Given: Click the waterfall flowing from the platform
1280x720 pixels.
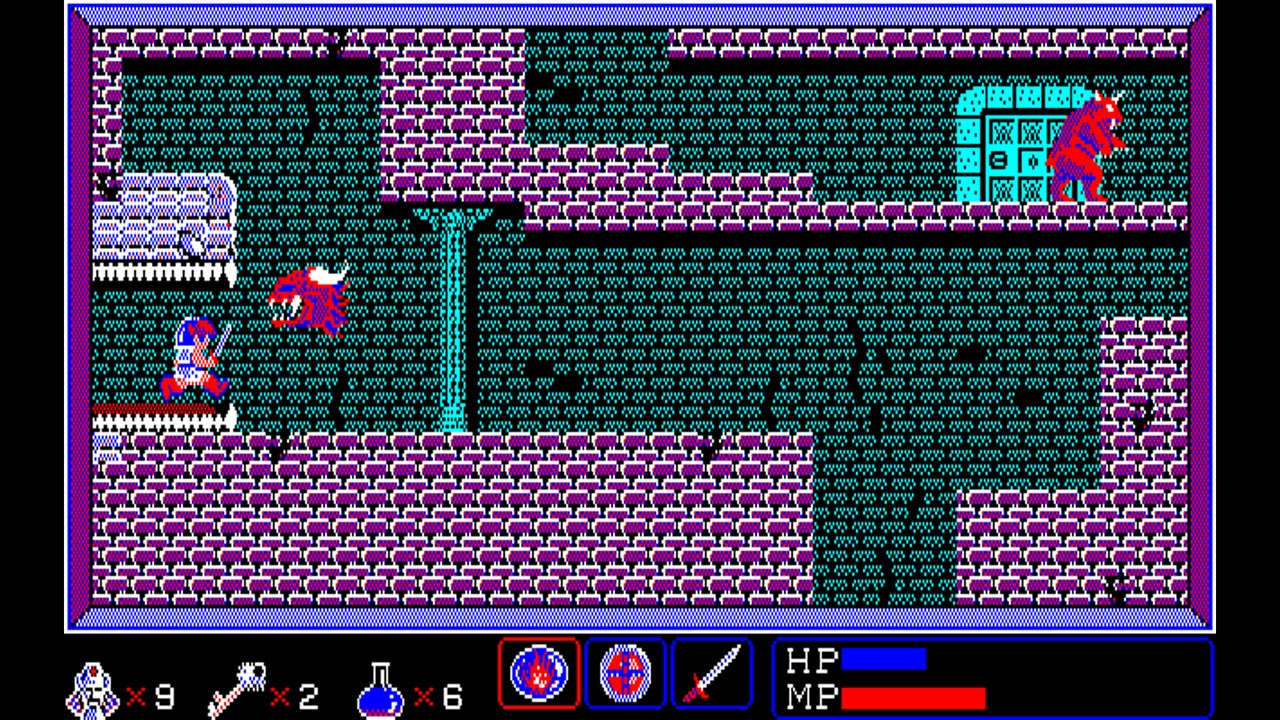Looking at the screenshot, I should [x=453, y=320].
